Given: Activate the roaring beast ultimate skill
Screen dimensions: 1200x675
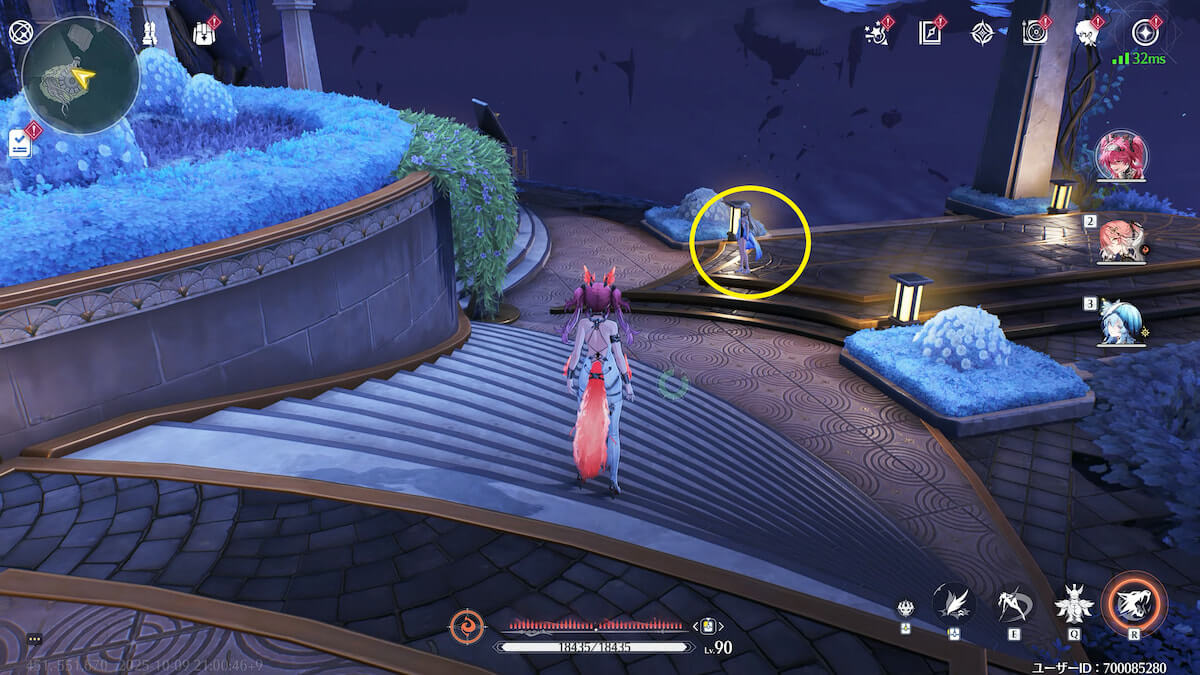Looking at the screenshot, I should click(x=1134, y=603).
